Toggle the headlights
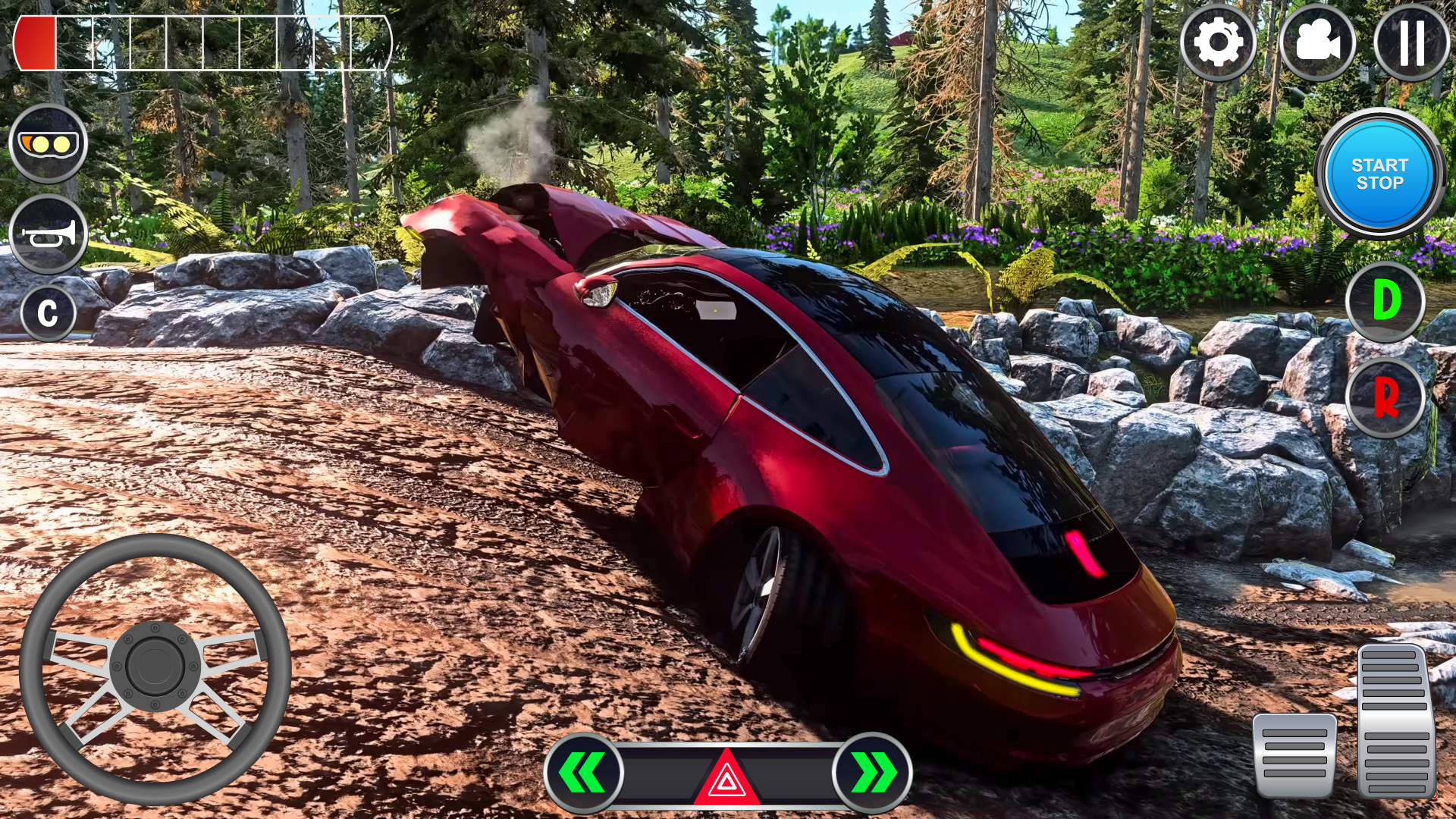The width and height of the screenshot is (1456, 819). (x=47, y=141)
